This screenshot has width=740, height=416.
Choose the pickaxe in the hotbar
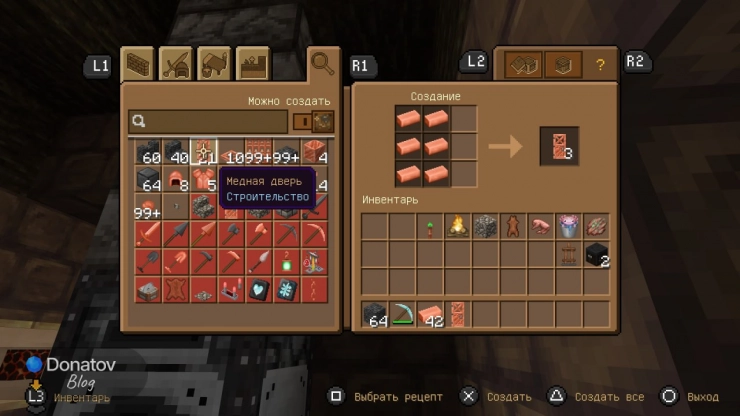click(x=402, y=314)
